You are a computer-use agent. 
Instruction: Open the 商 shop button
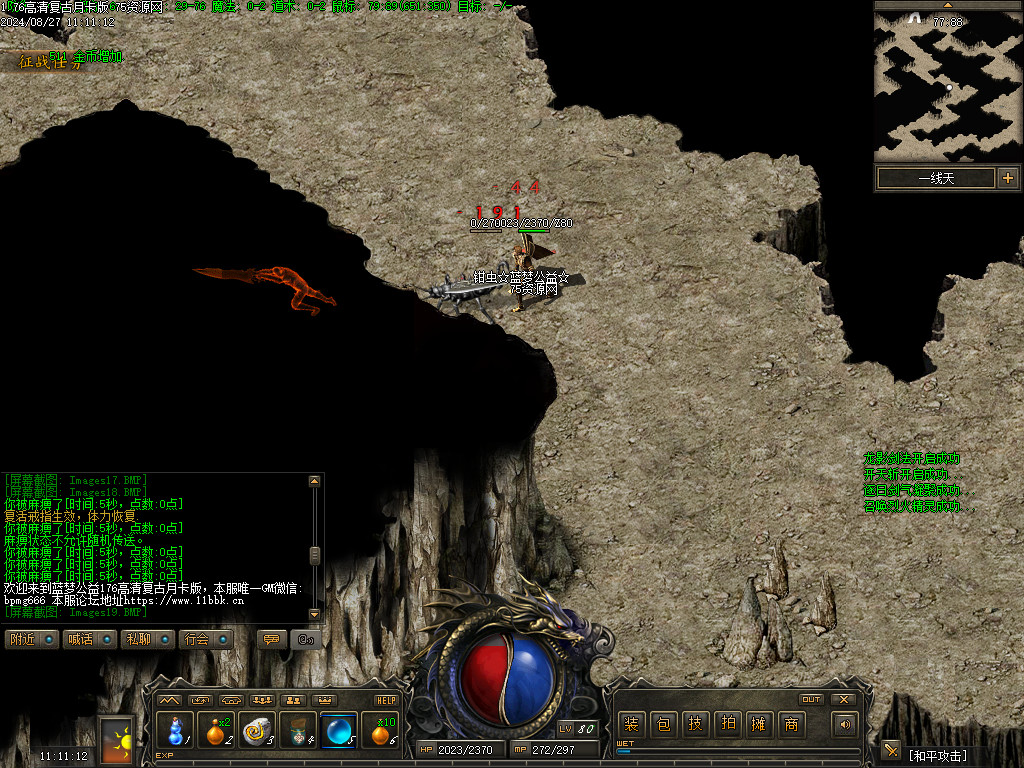coord(791,724)
